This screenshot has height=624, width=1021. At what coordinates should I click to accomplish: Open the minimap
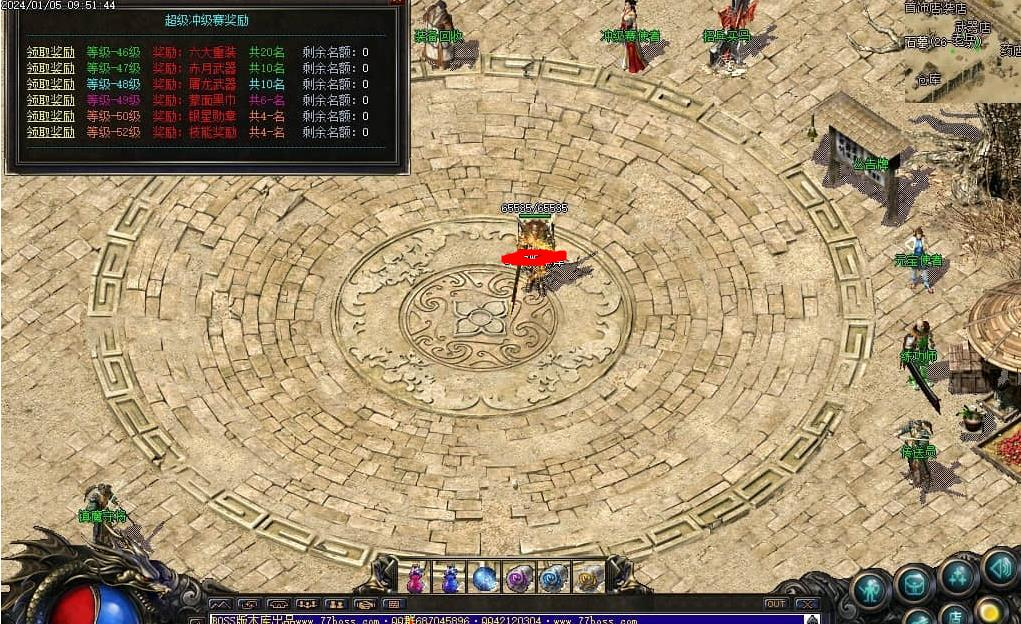click(x=962, y=50)
